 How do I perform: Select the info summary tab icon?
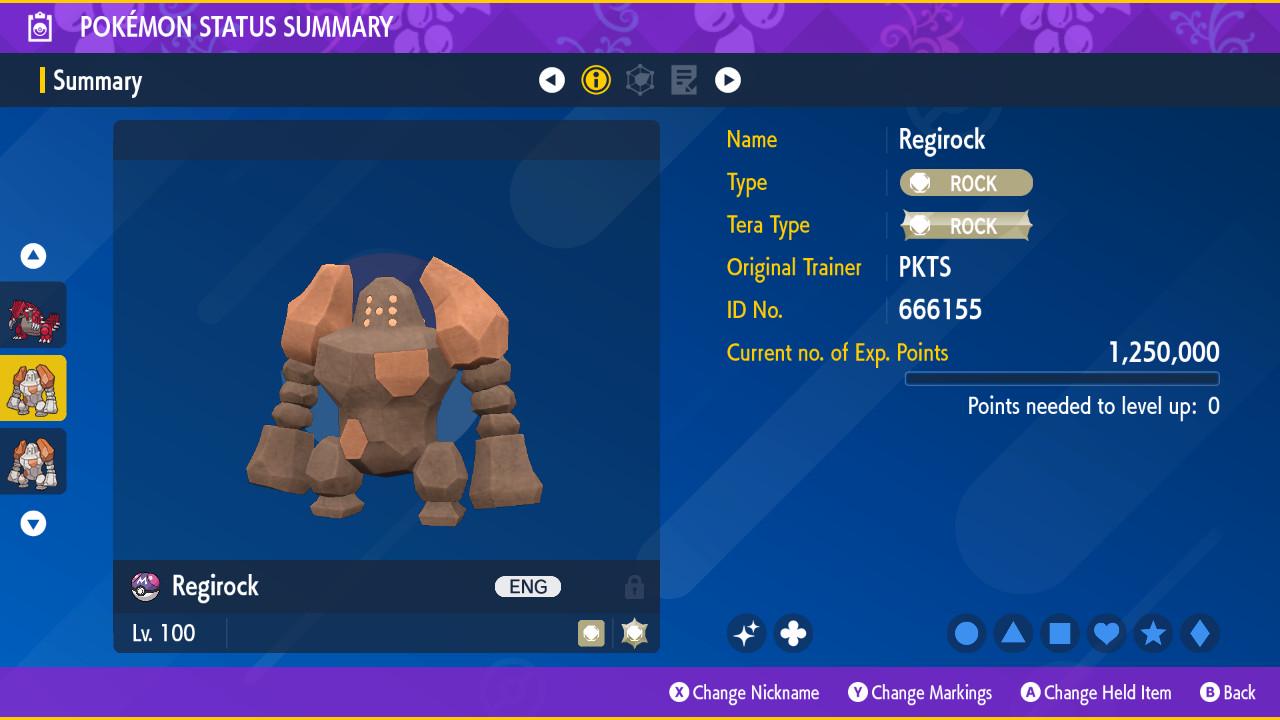coord(596,80)
